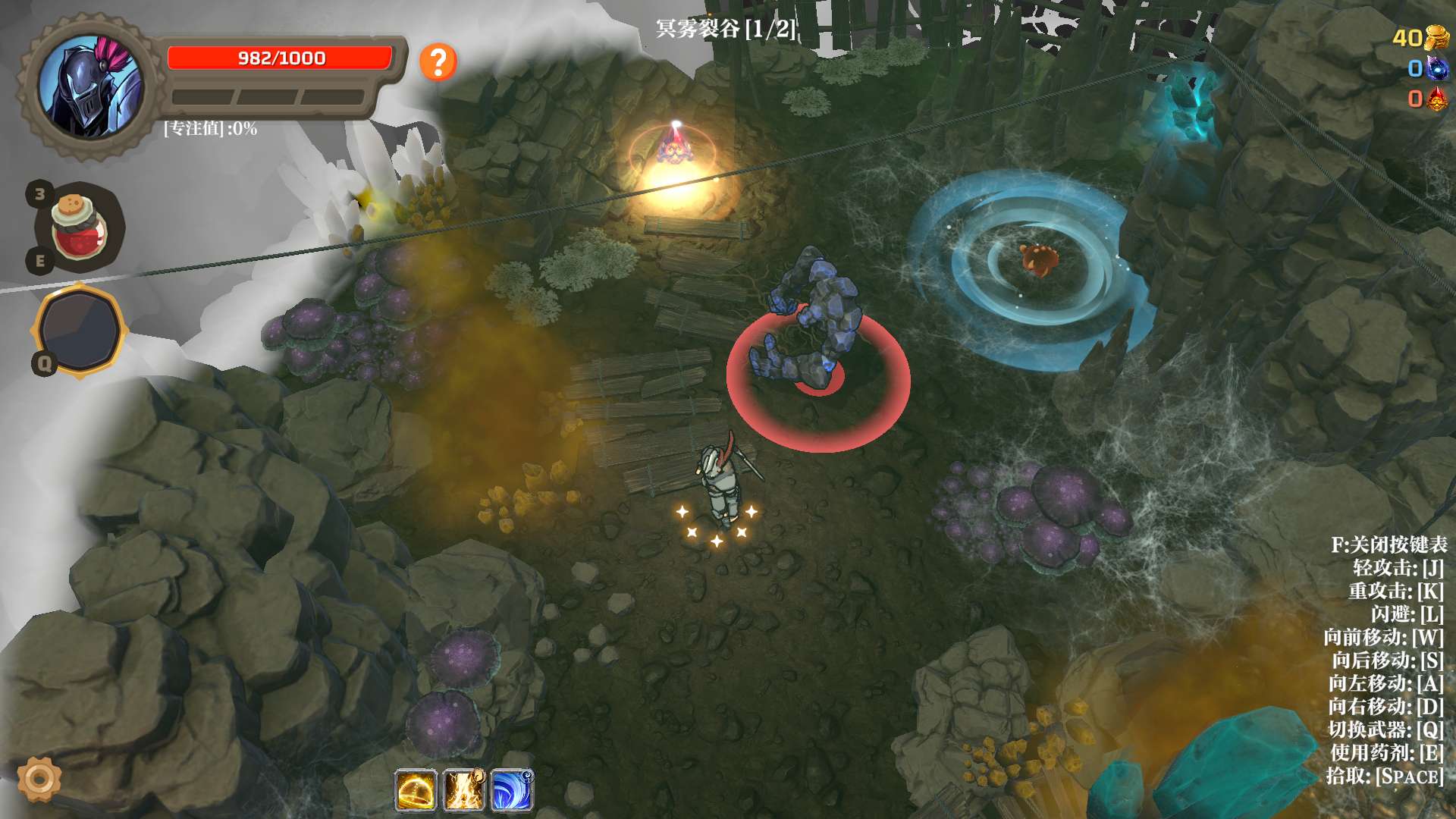Use the red potion jar slot
1456x819 pixels.
point(79,227)
